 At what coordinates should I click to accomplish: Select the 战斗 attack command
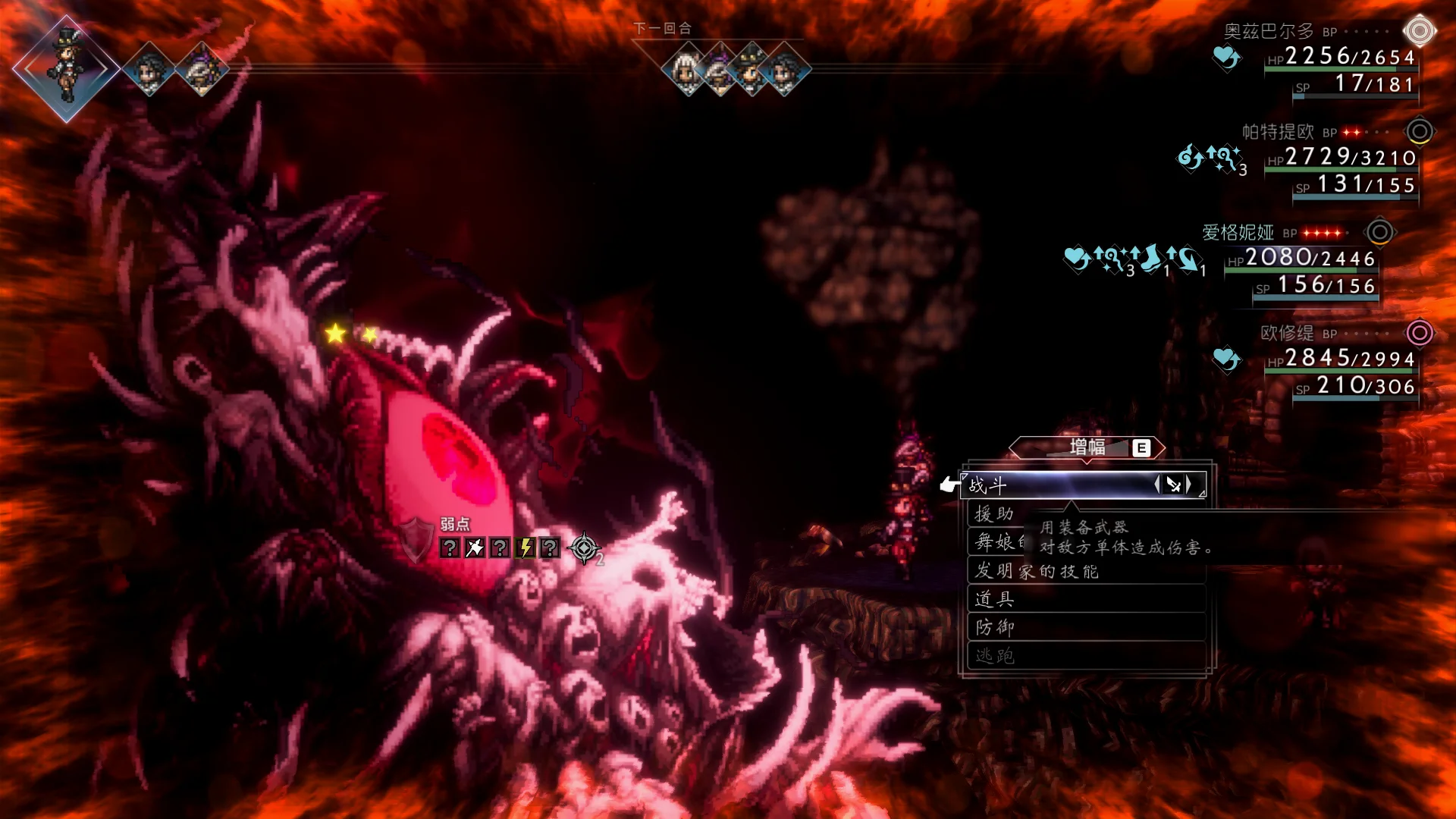pos(1062,485)
